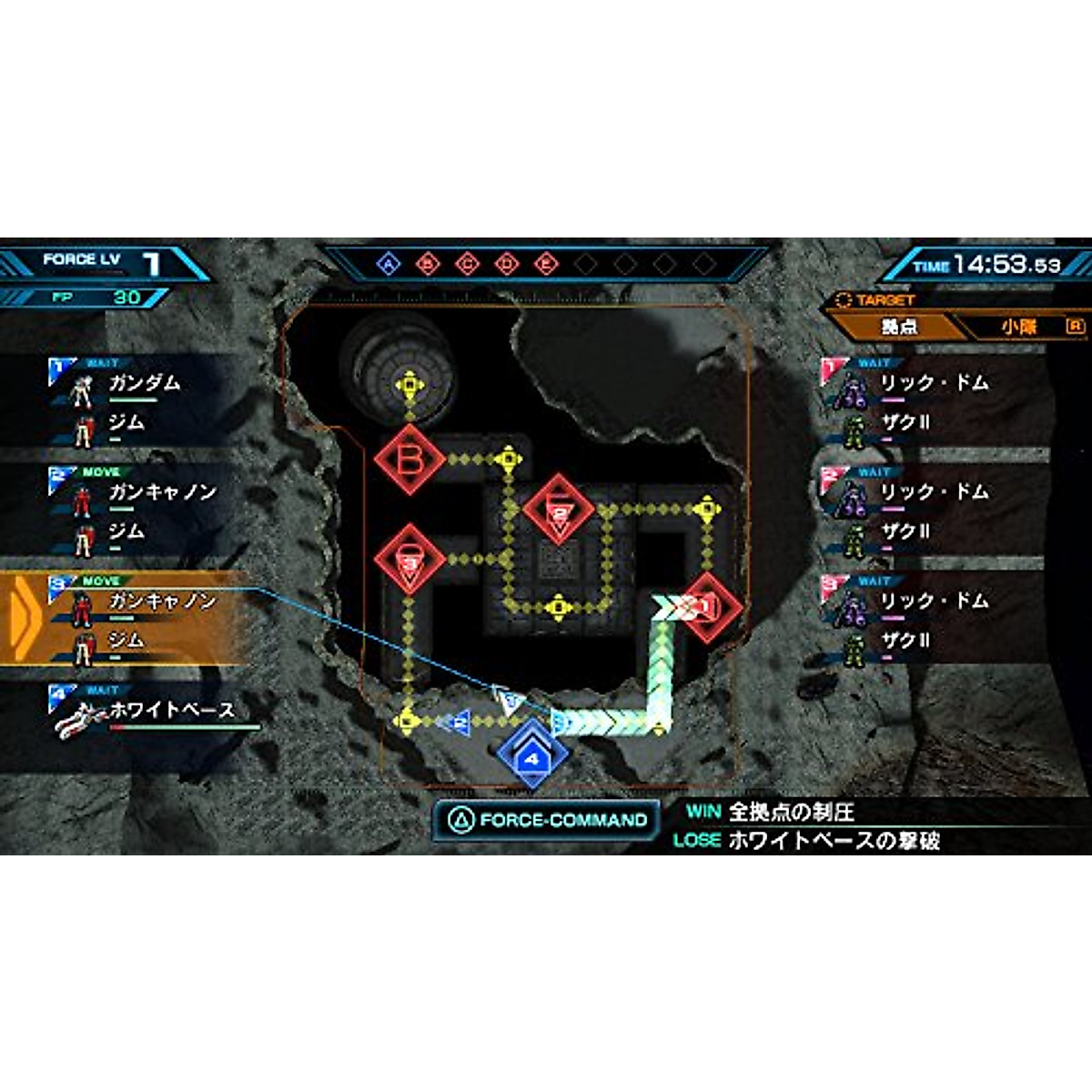Select red map base holding enemy squad 2
1092x1092 pixels.
click(559, 511)
